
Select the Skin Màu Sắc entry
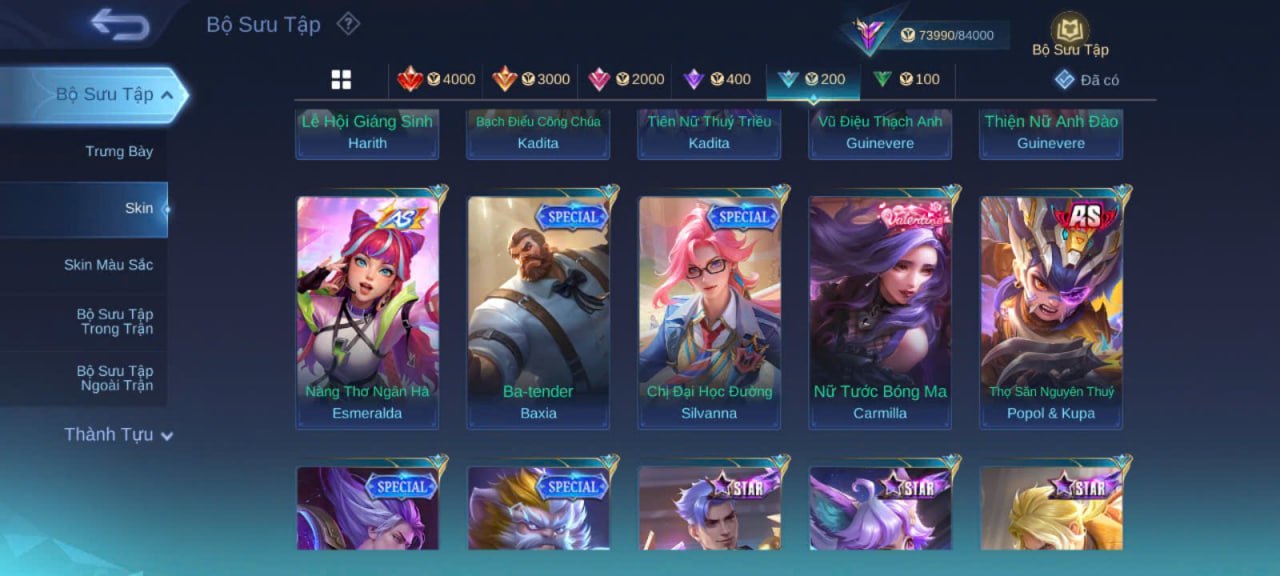coord(108,265)
